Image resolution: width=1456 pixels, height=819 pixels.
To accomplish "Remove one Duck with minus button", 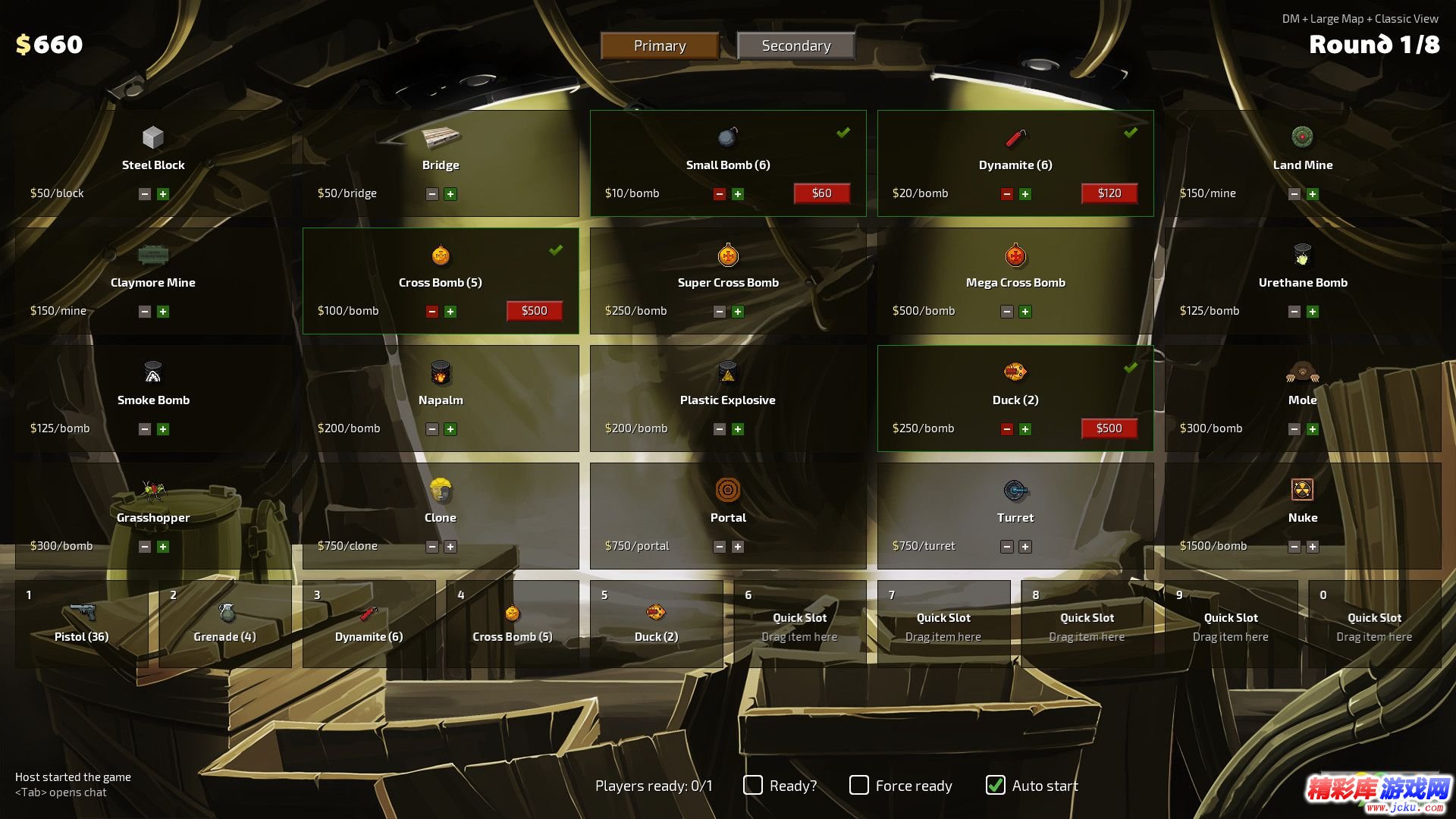I will [1007, 429].
